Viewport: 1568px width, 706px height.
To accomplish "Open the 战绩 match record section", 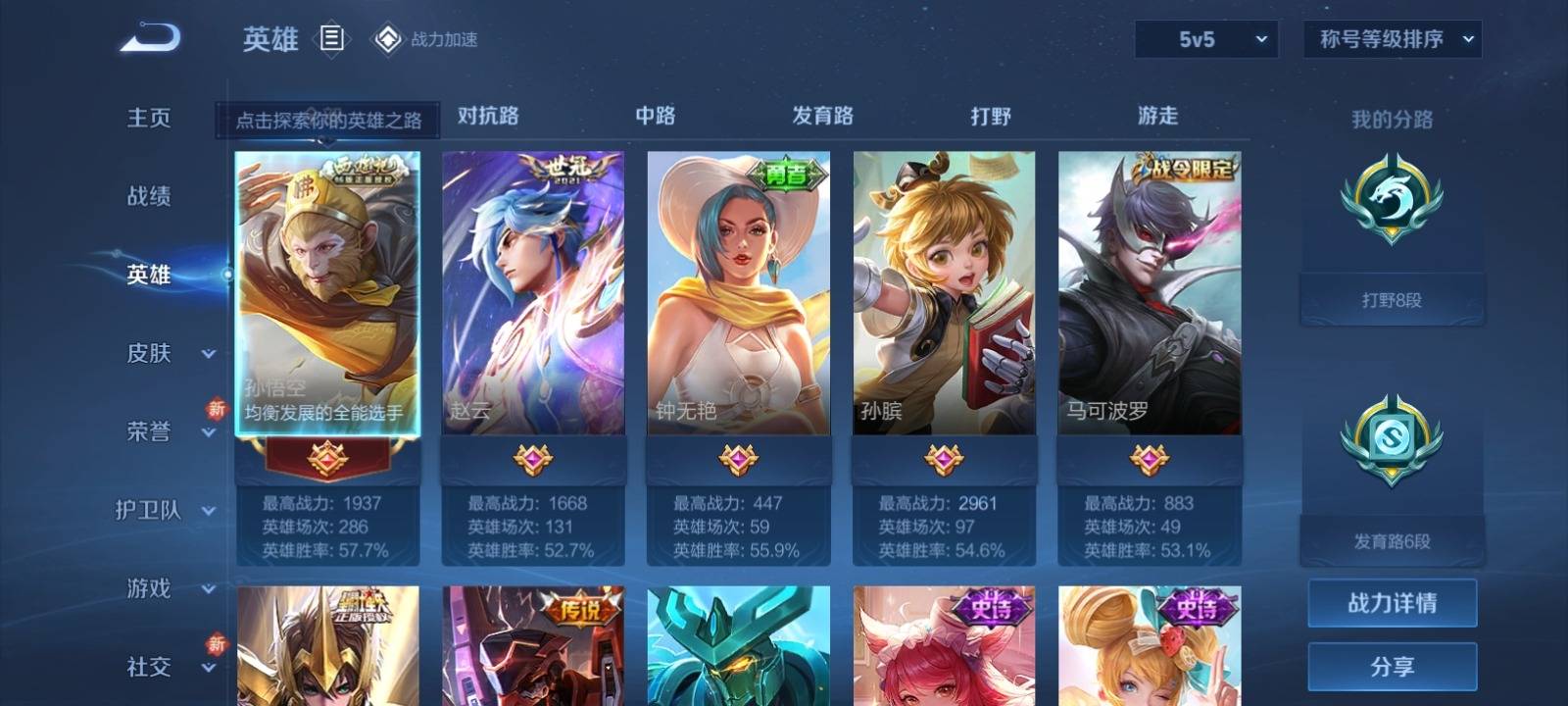I will coord(149,196).
